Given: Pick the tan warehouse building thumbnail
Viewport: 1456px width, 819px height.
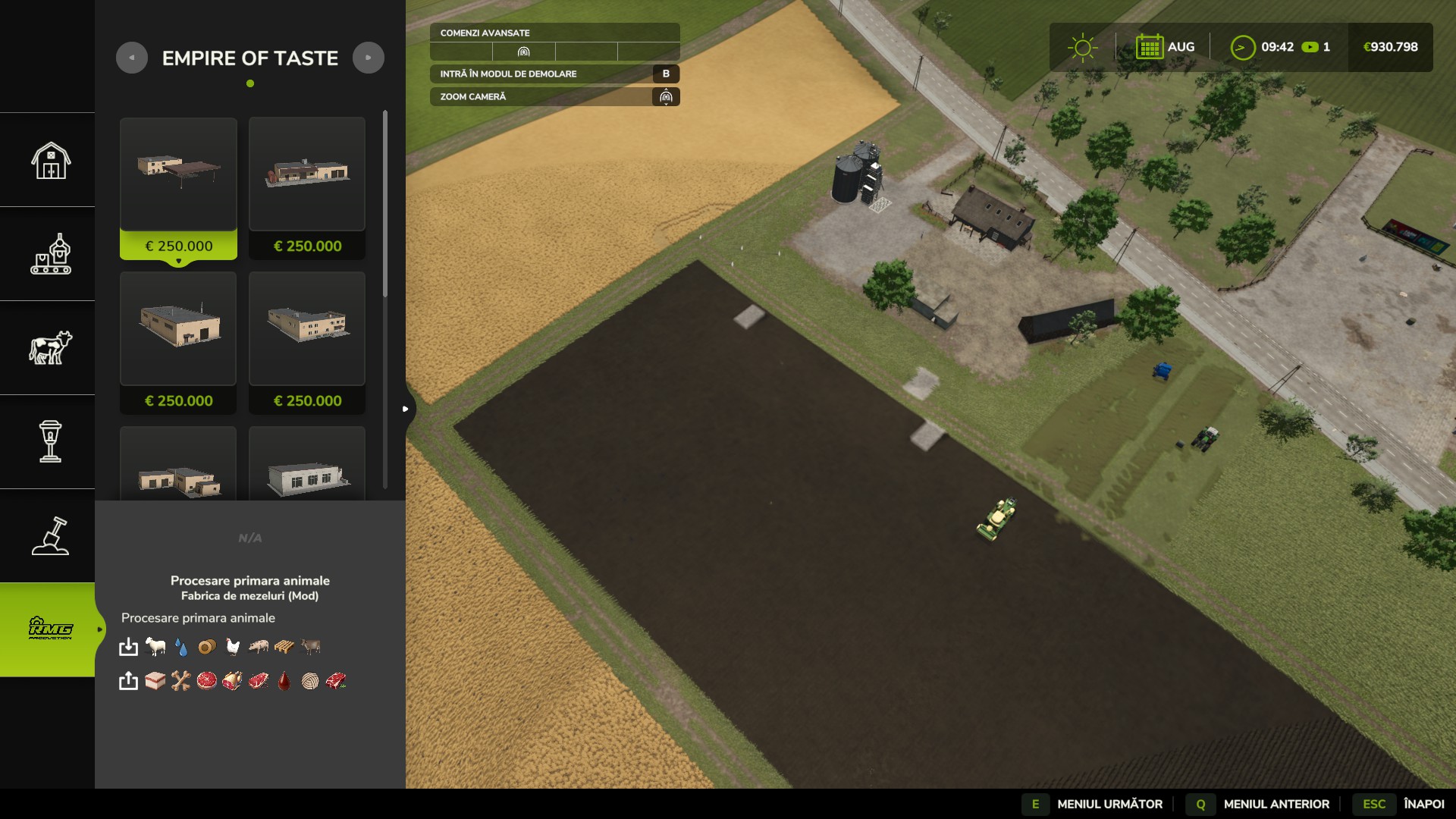Looking at the screenshot, I should (178, 329).
